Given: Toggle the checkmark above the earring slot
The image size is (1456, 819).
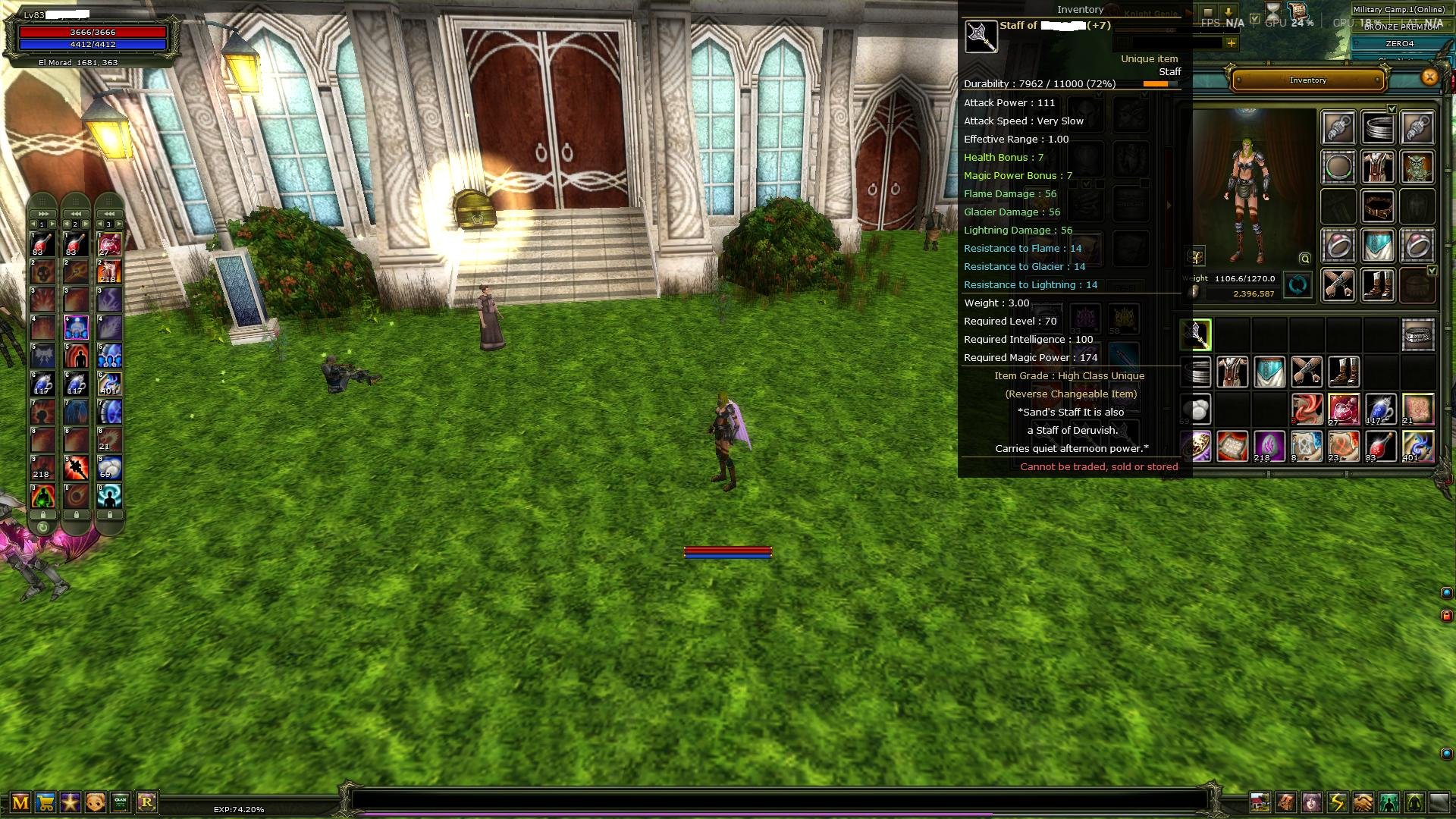Looking at the screenshot, I should [x=1392, y=108].
